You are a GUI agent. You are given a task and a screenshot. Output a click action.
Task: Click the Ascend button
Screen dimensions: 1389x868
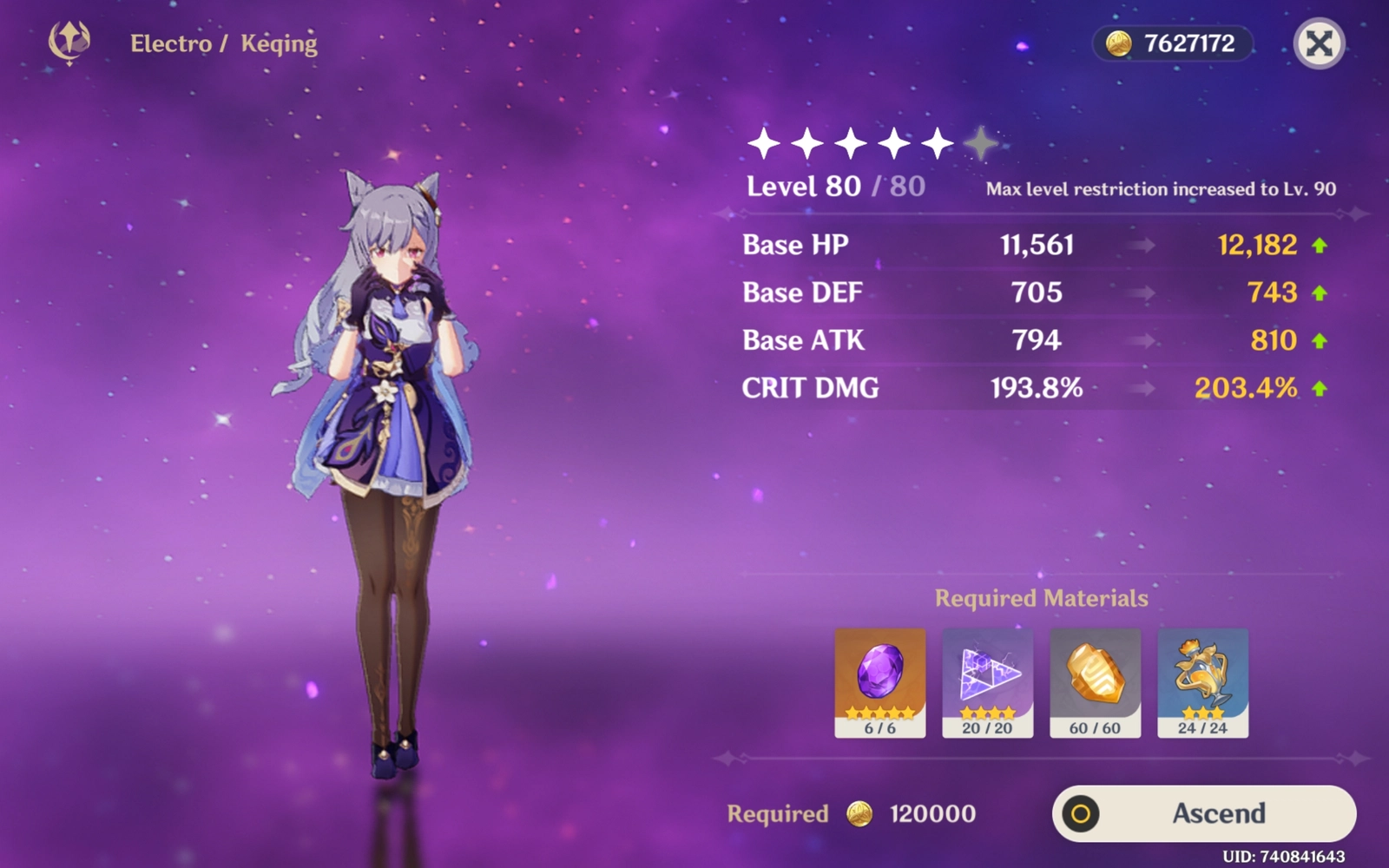coord(1204,813)
